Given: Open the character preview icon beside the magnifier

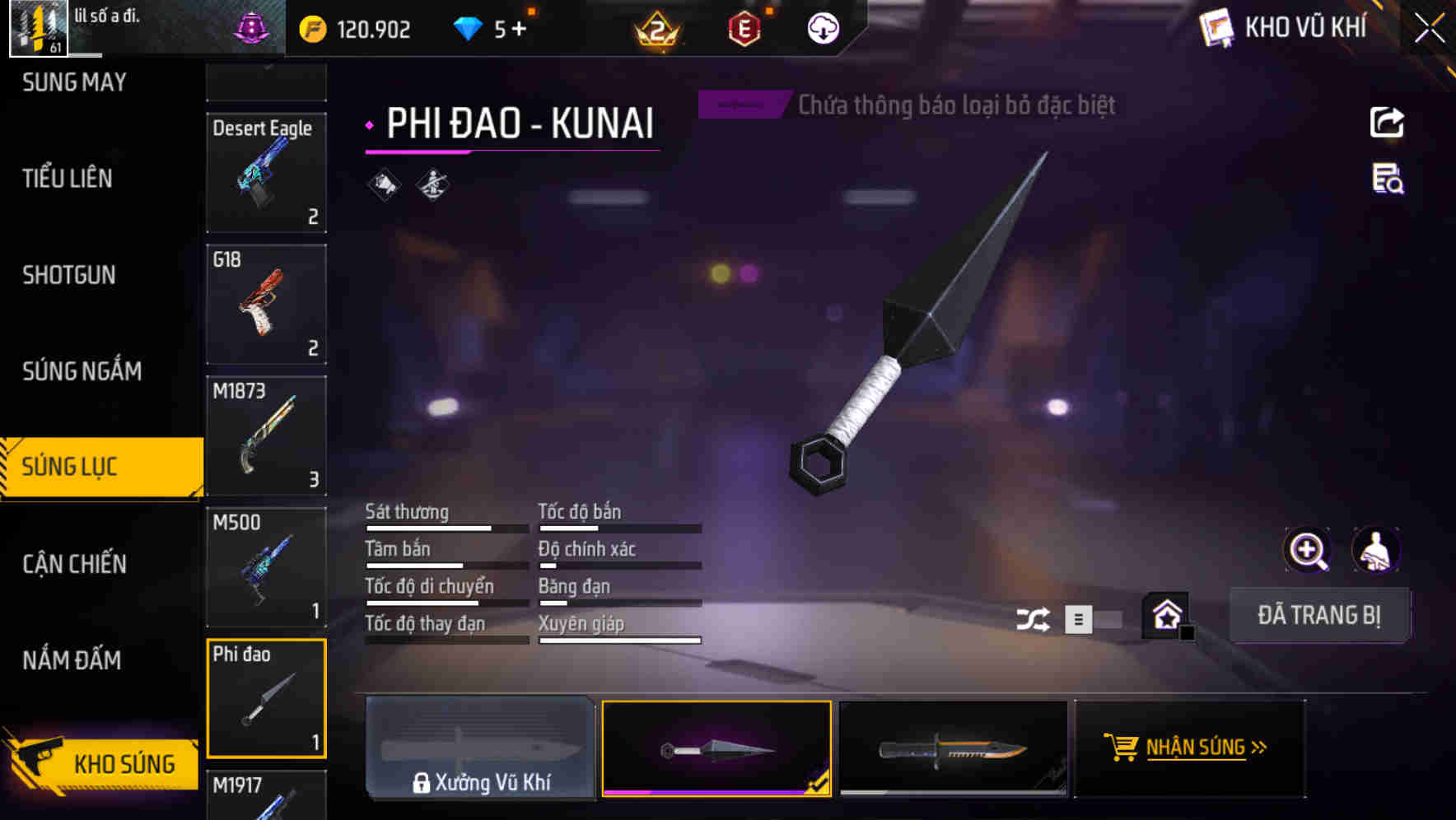Looking at the screenshot, I should point(1376,550).
